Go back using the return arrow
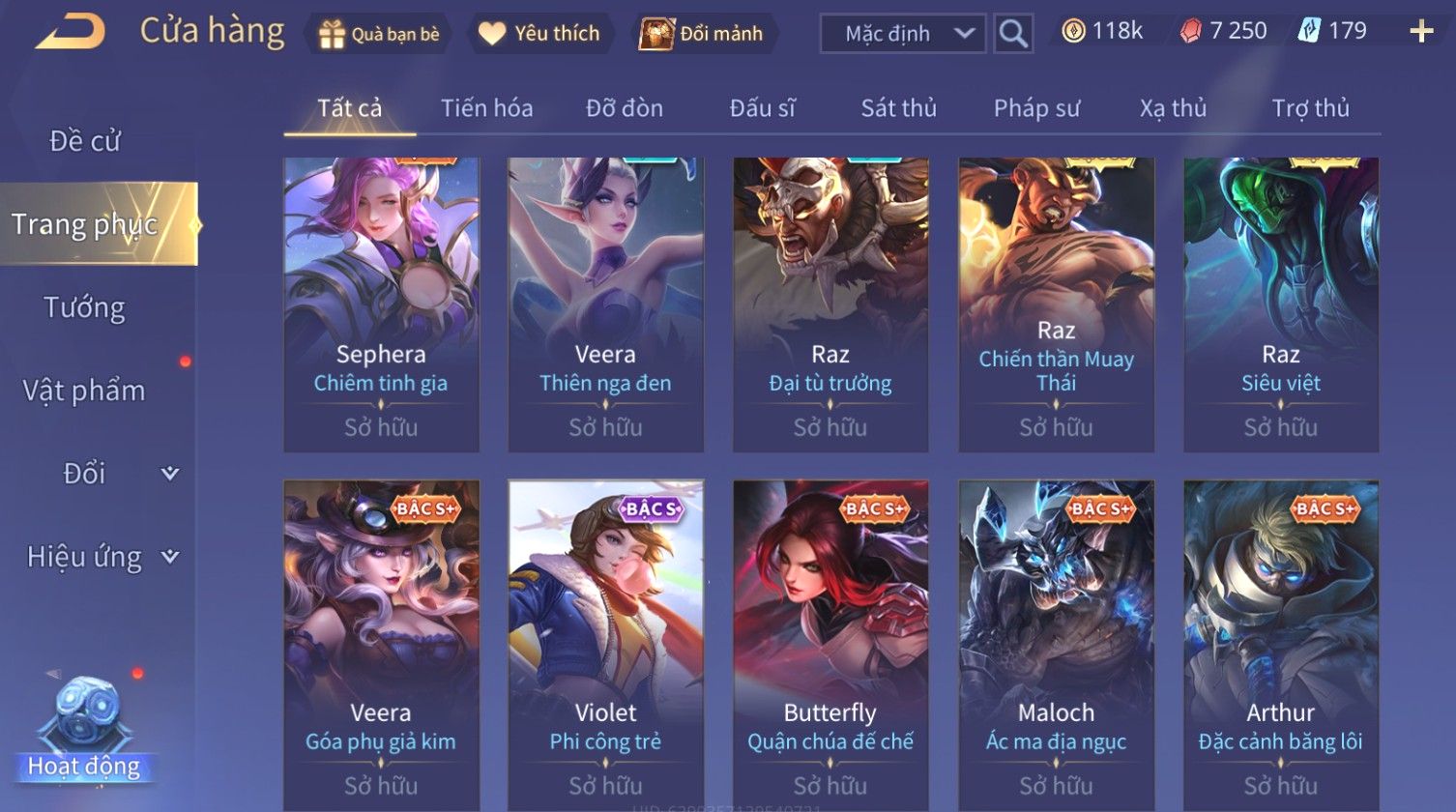 (70, 32)
